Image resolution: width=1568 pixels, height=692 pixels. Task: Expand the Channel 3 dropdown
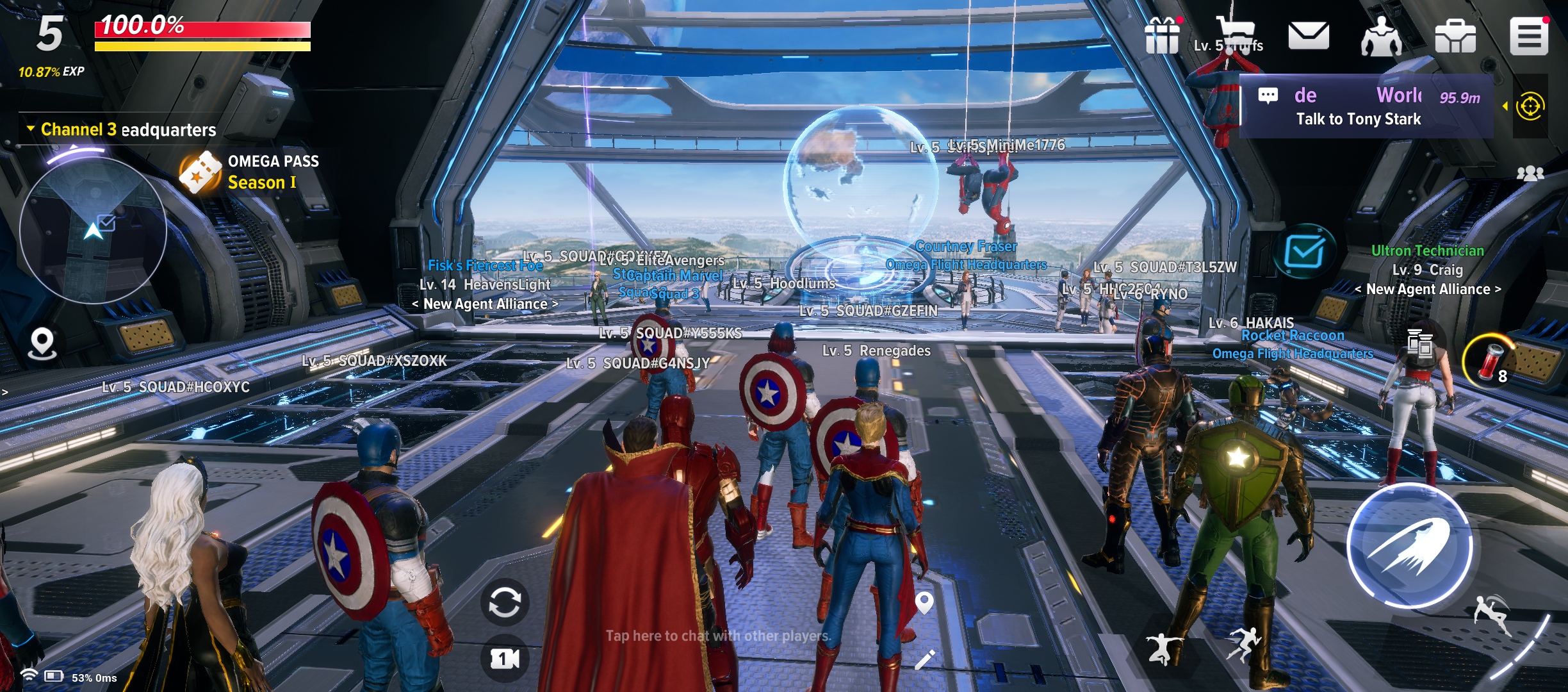pyautogui.click(x=31, y=129)
